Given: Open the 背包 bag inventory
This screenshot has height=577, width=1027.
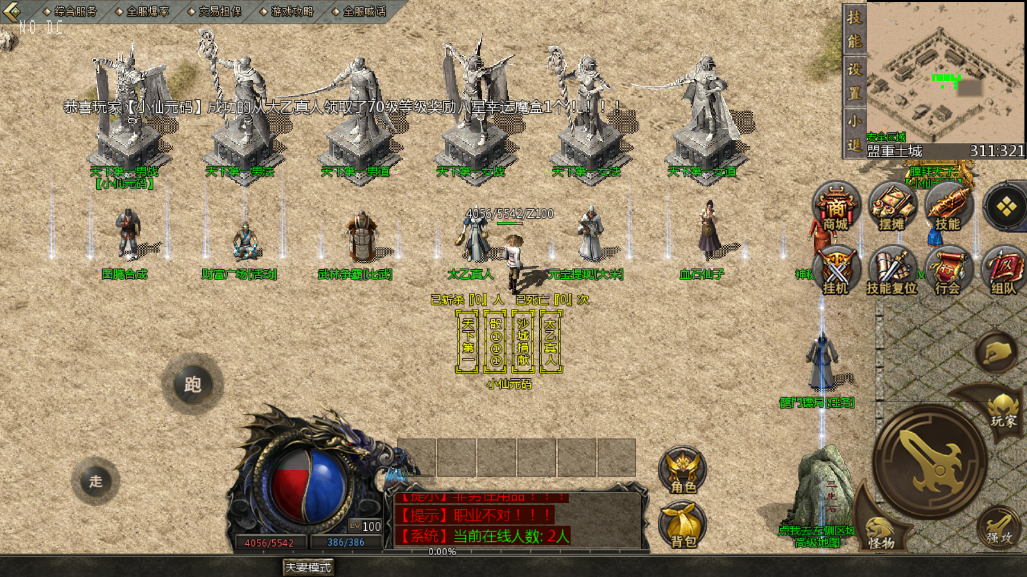Looking at the screenshot, I should 683,525.
